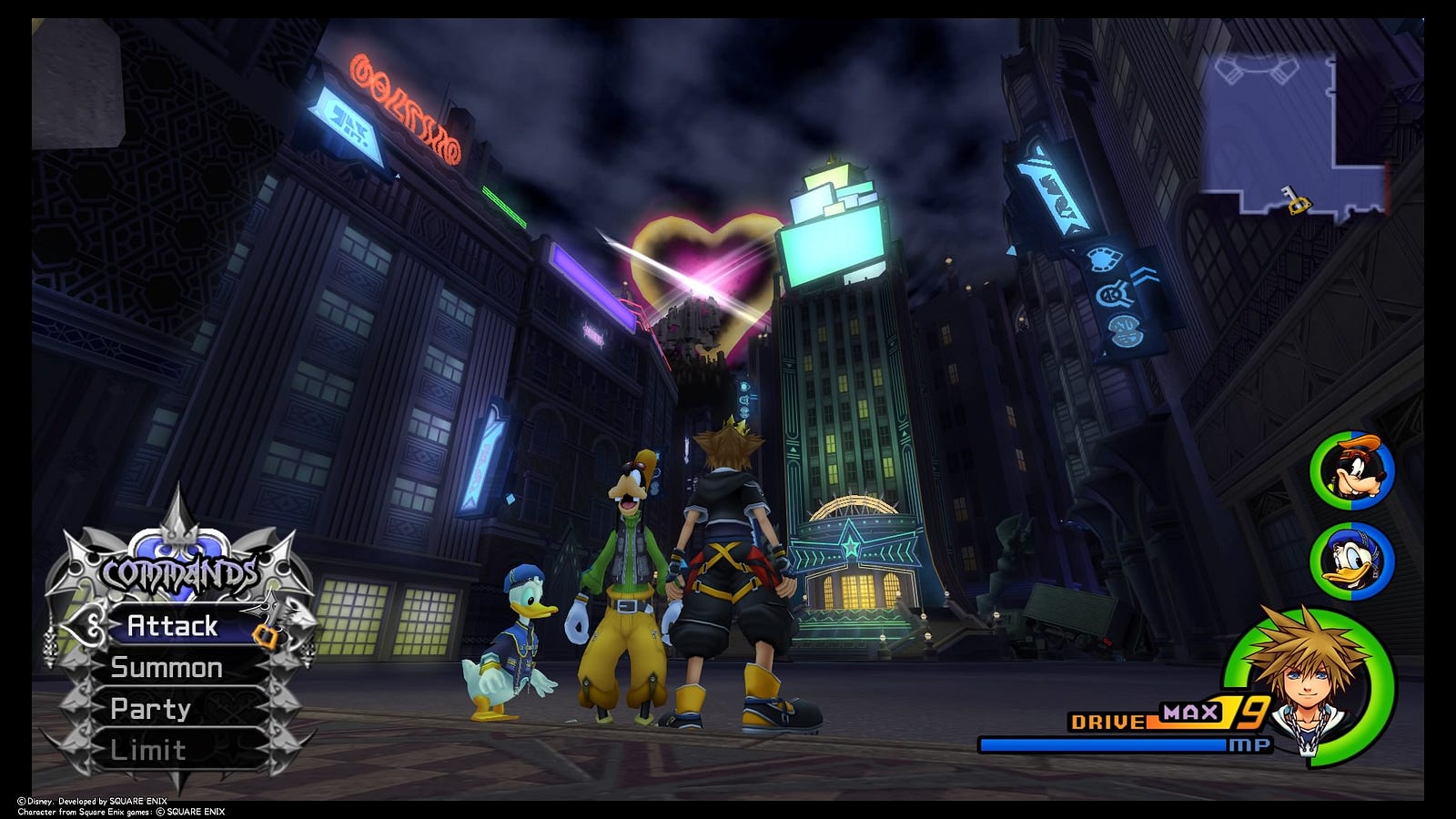Open the Party command

point(151,709)
